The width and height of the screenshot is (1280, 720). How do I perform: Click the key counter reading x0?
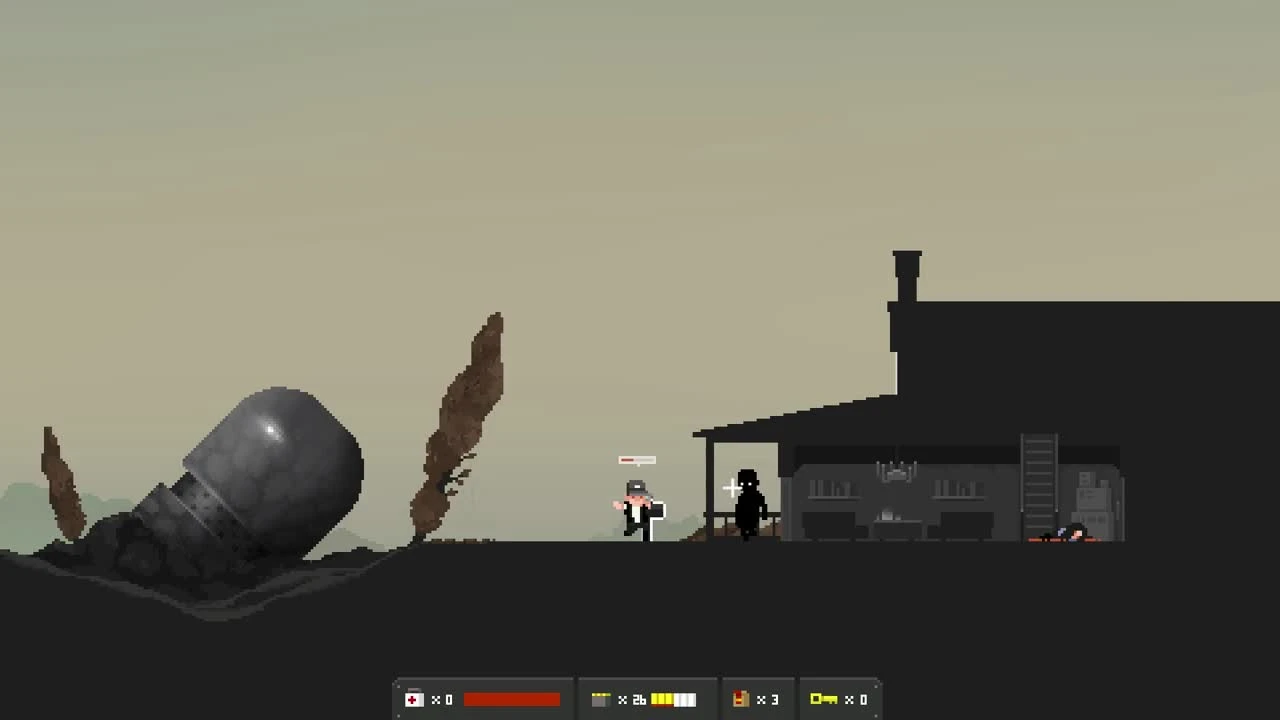click(858, 700)
